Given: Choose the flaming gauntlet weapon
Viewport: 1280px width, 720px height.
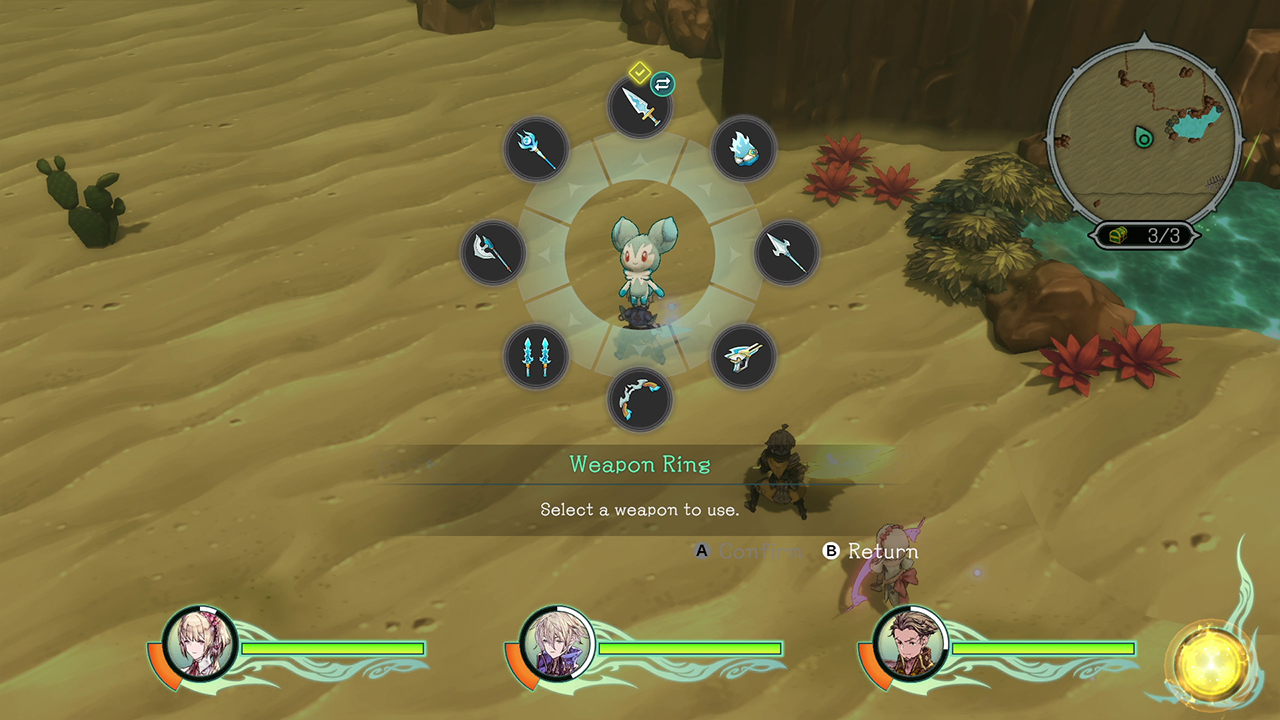Looking at the screenshot, I should pyautogui.click(x=743, y=149).
